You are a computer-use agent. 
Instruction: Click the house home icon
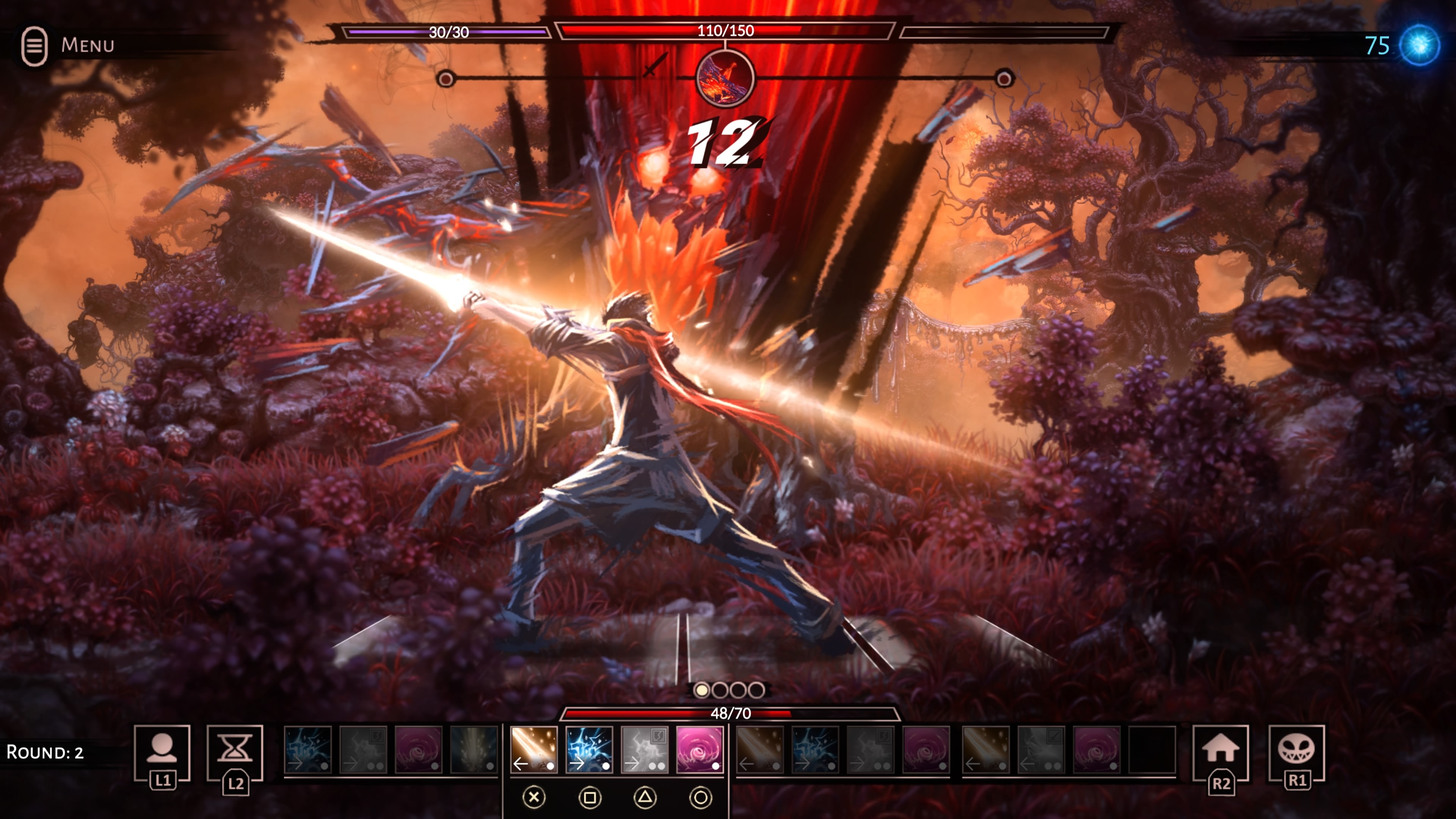pos(1220,750)
